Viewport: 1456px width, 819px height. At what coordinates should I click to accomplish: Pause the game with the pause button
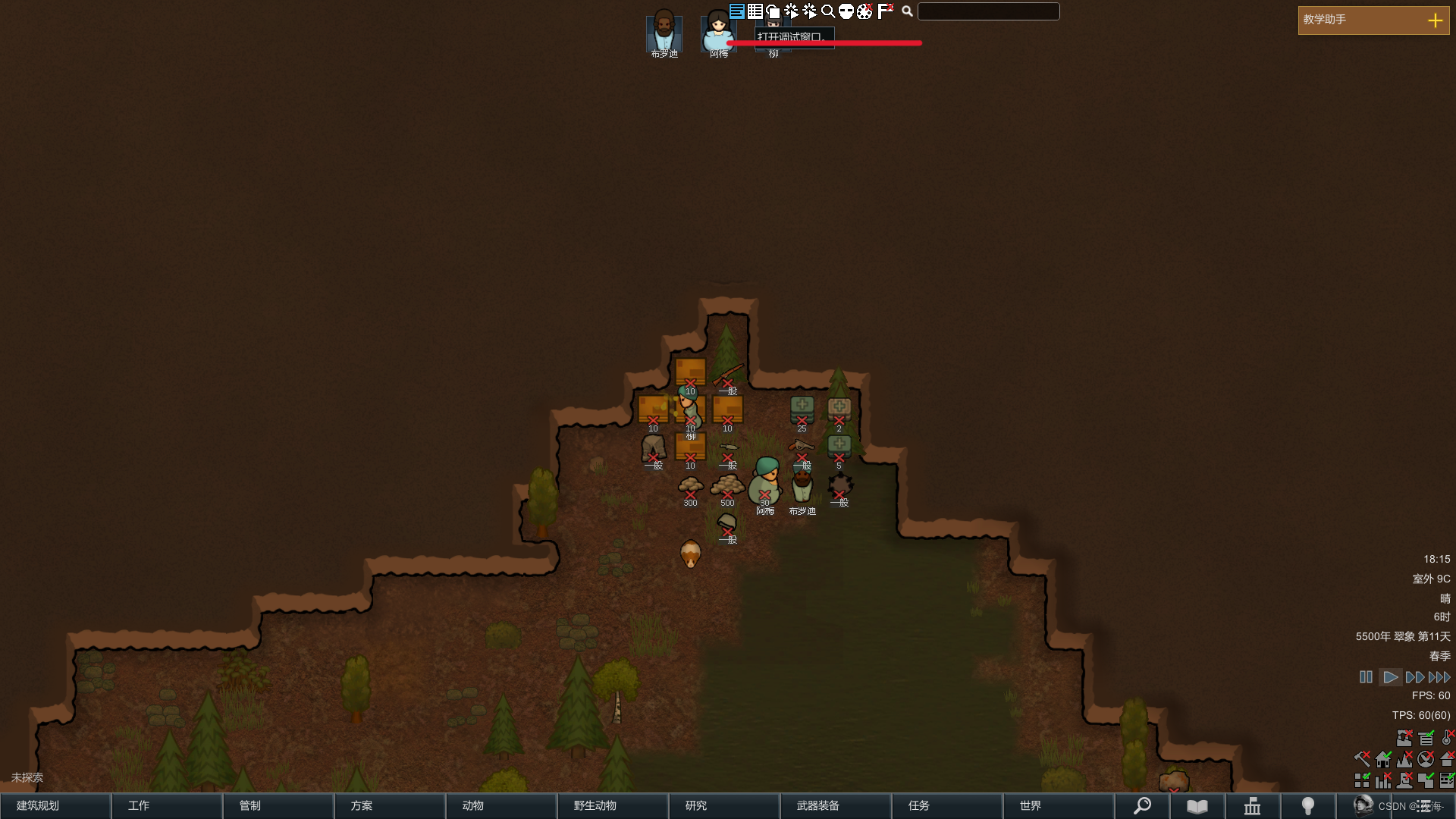pyautogui.click(x=1366, y=677)
